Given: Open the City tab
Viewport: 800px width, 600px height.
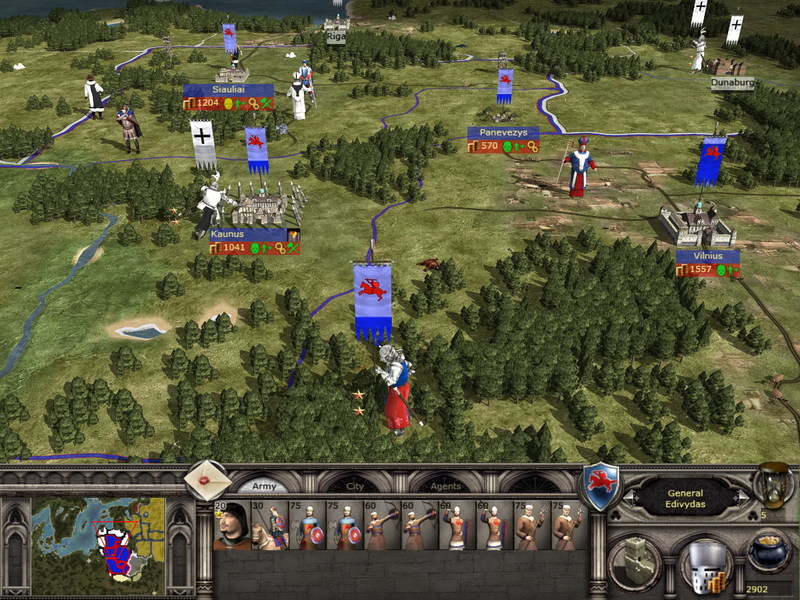Looking at the screenshot, I should click(x=354, y=486).
